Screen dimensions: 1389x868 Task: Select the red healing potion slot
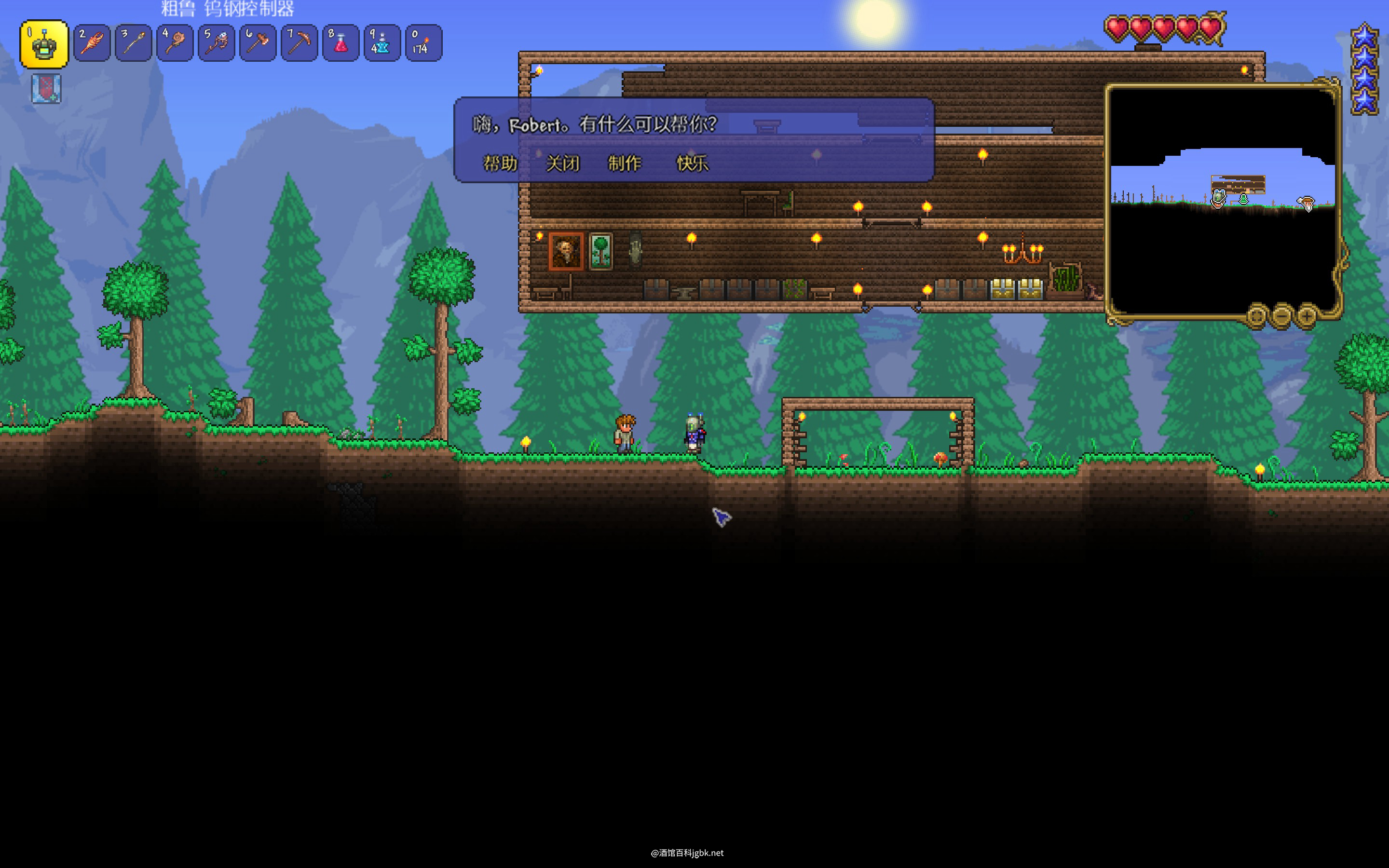tap(341, 43)
